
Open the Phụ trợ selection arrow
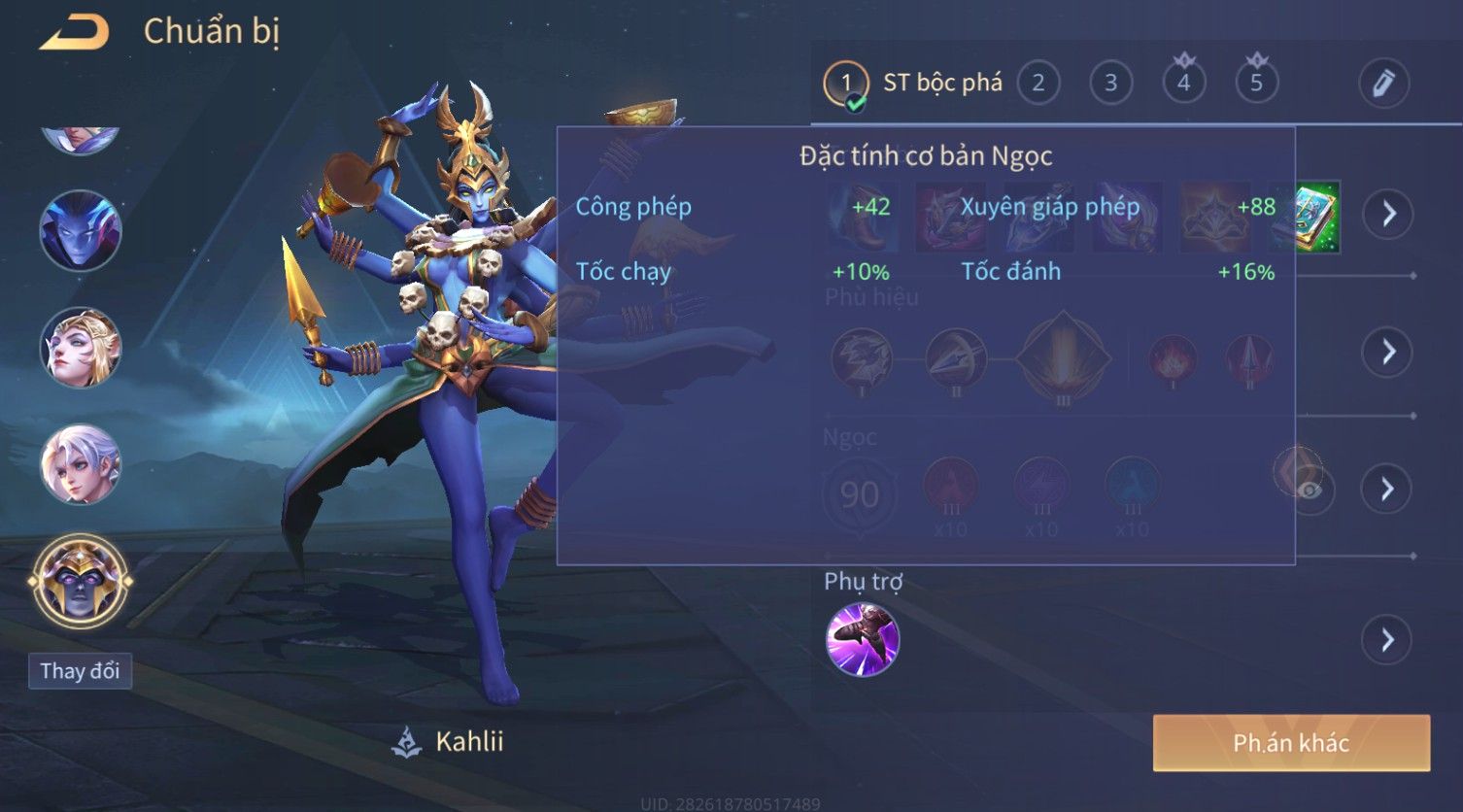1386,640
